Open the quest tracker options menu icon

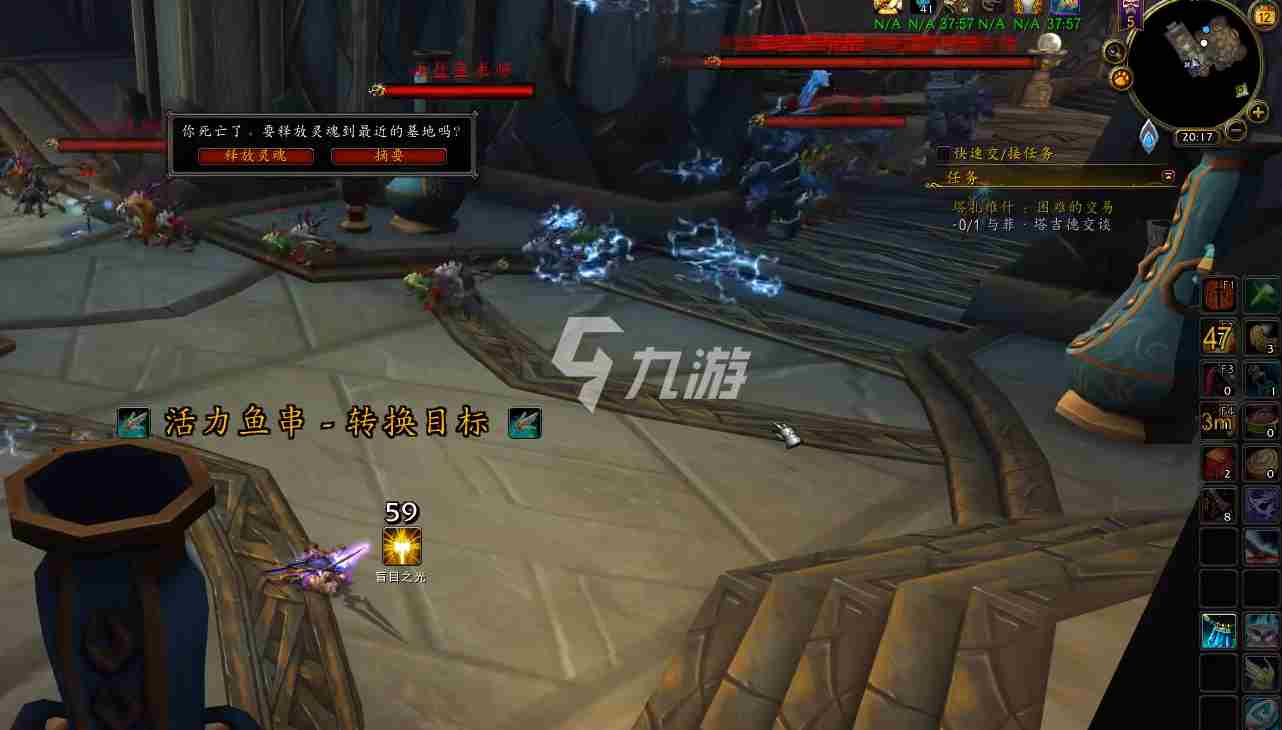pyautogui.click(x=1167, y=175)
